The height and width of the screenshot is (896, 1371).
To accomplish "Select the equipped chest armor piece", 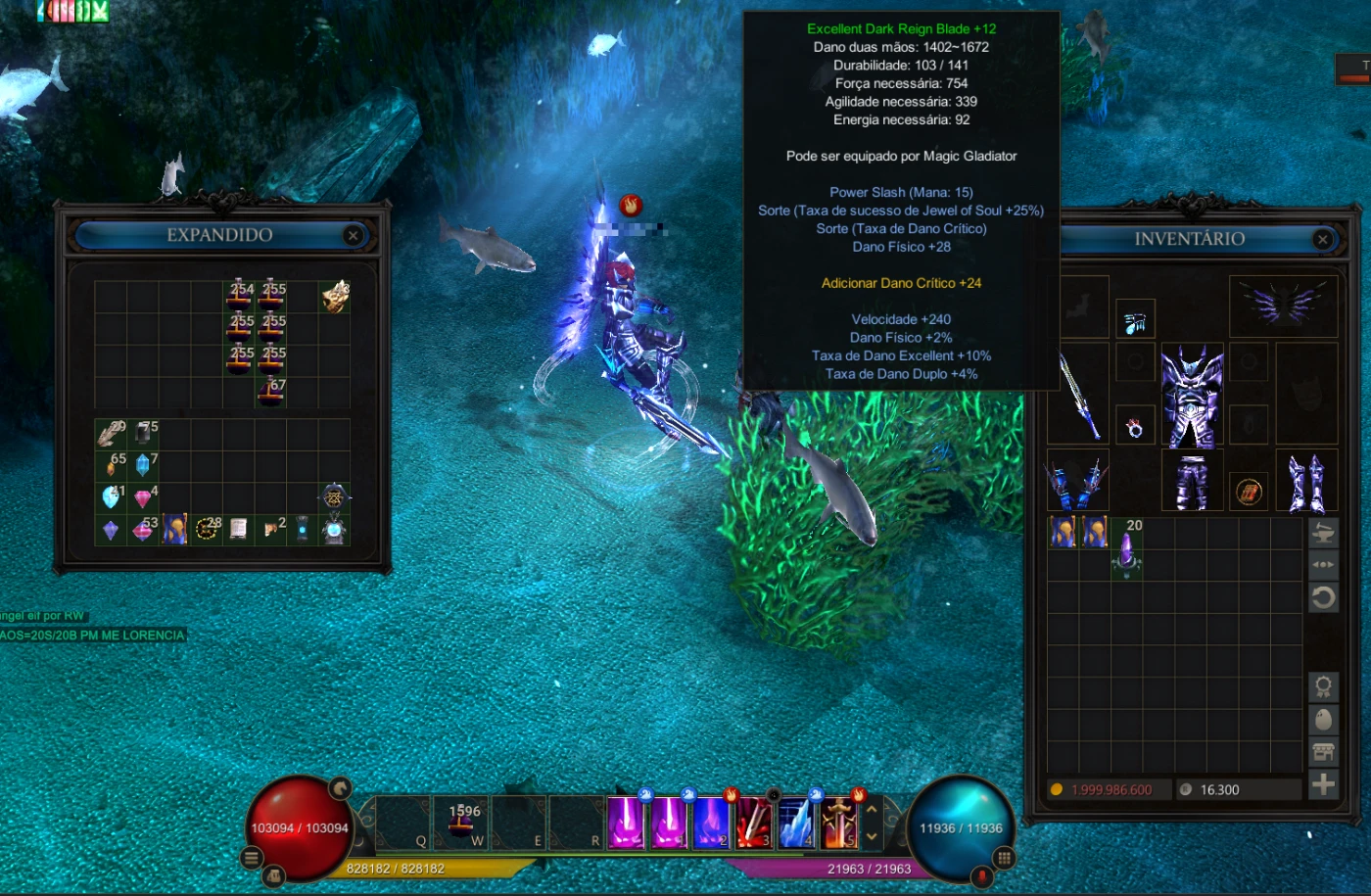I will 1192,394.
